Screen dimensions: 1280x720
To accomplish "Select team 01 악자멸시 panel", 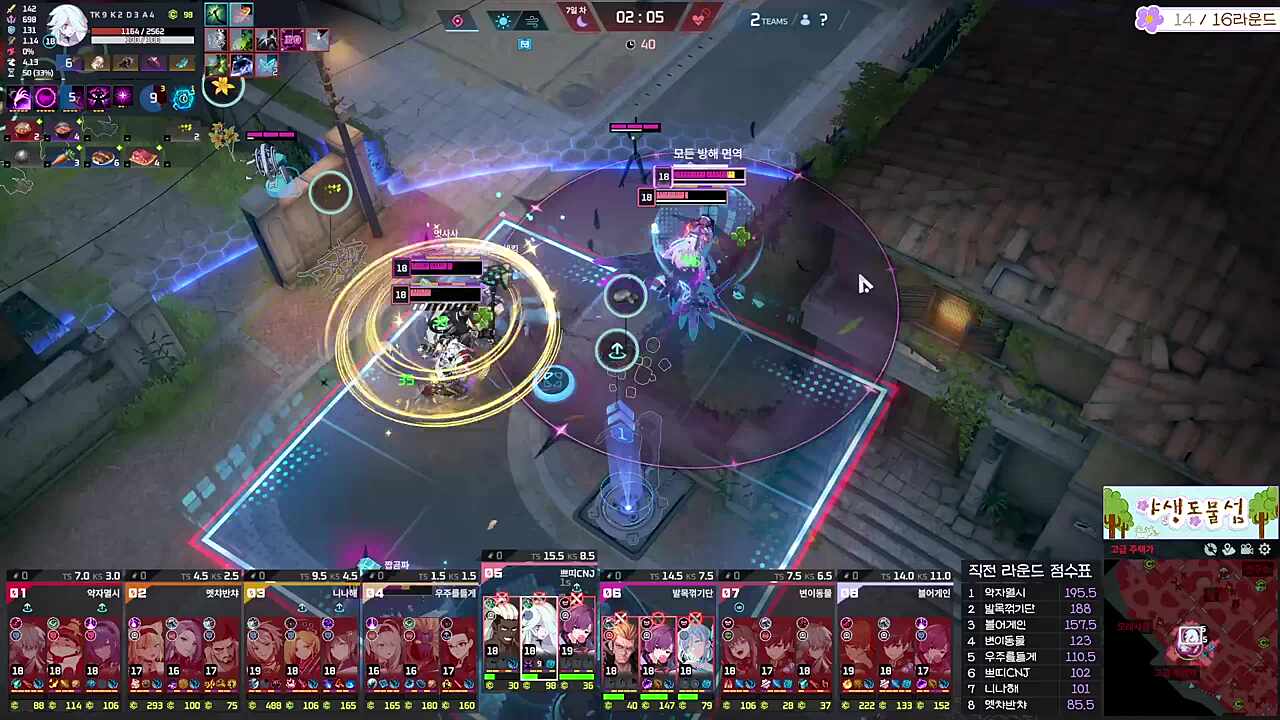I will point(65,640).
